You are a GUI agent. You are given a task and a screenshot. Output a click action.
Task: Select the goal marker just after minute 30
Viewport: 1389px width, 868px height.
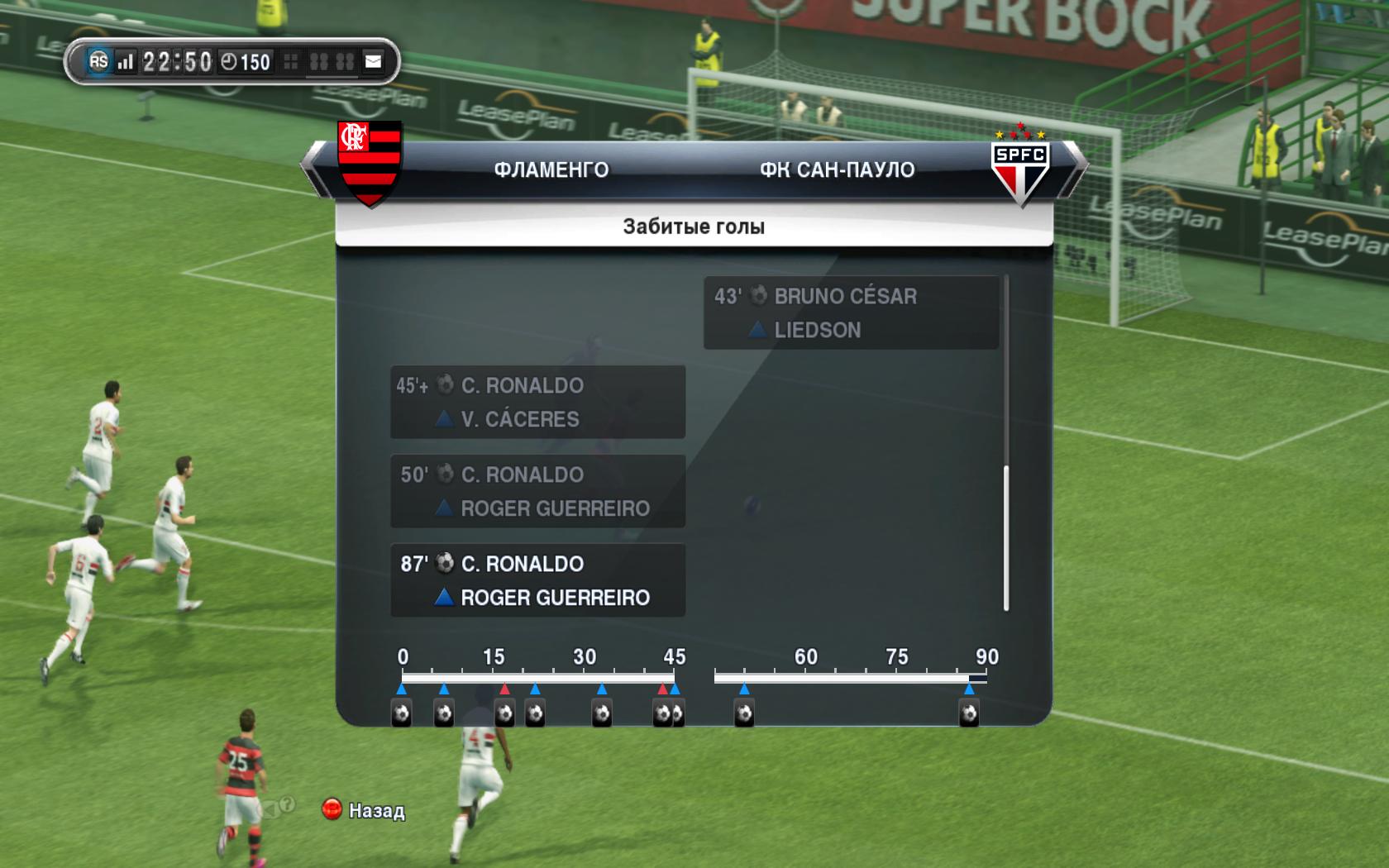tap(602, 713)
